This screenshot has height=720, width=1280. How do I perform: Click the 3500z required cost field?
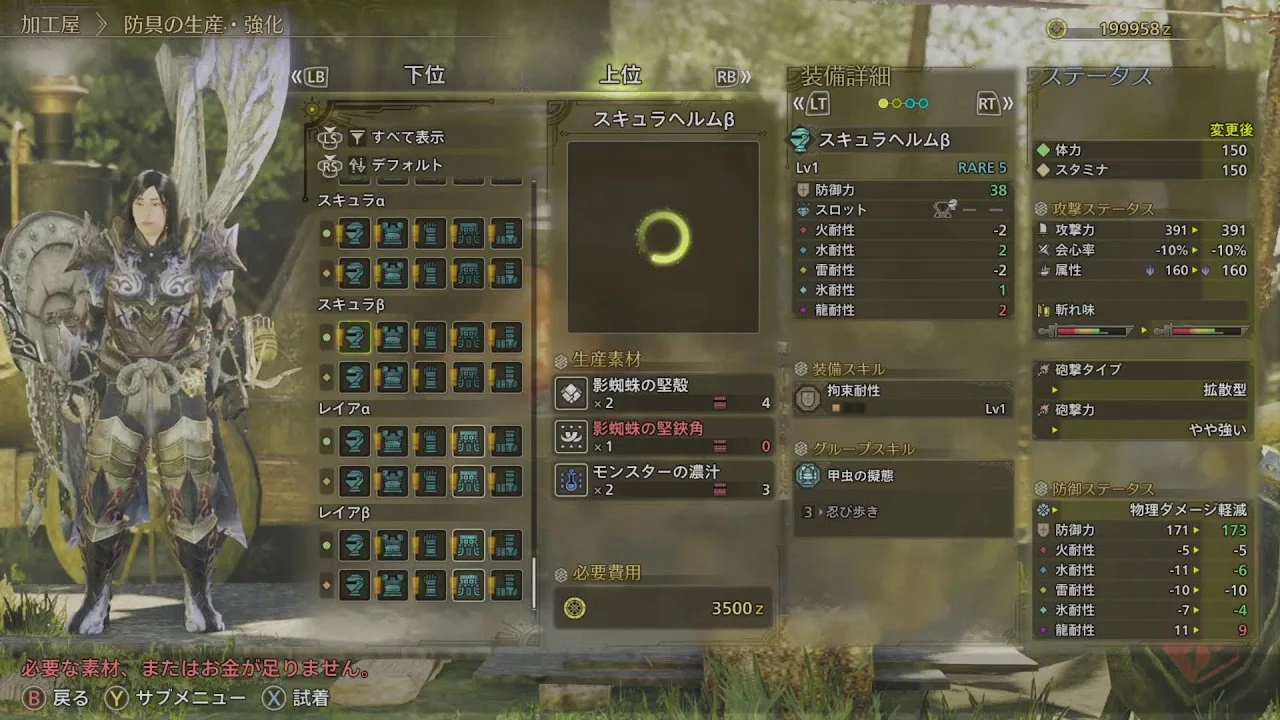663,608
